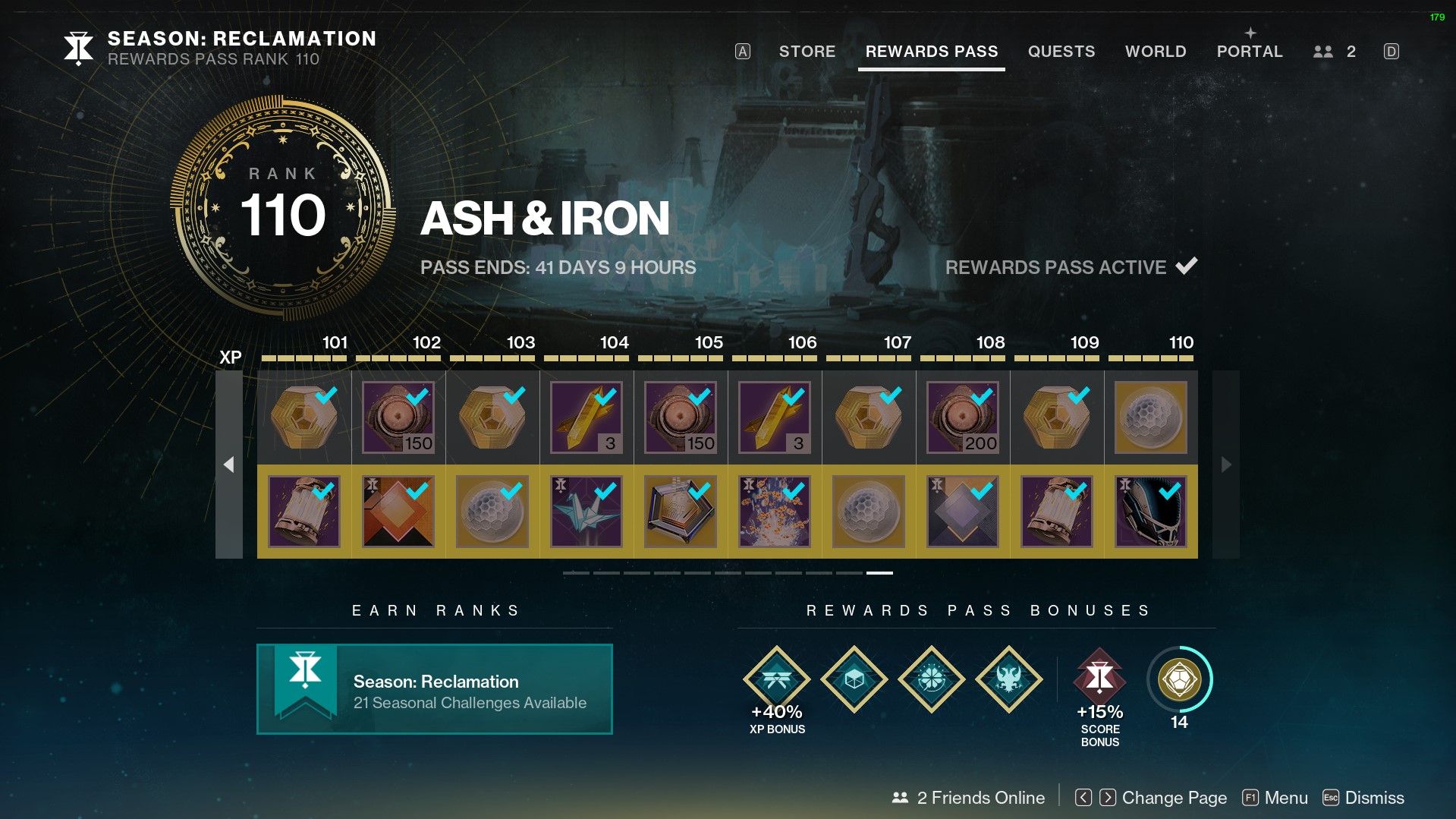The height and width of the screenshot is (819, 1456).
Task: Choose the rank 108 reward showing 200
Action: pyautogui.click(x=962, y=417)
